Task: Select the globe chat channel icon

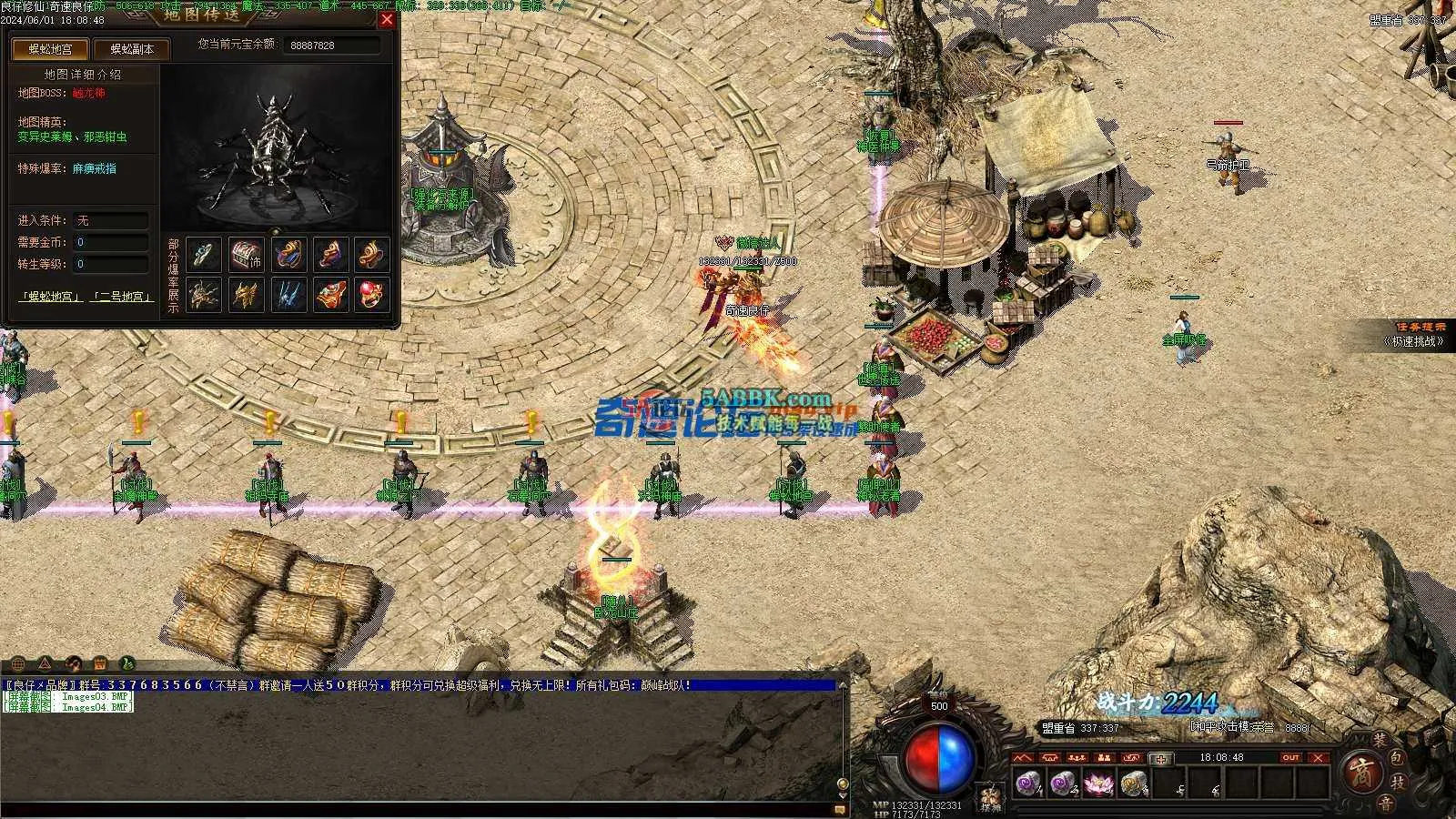Action: [x=19, y=663]
